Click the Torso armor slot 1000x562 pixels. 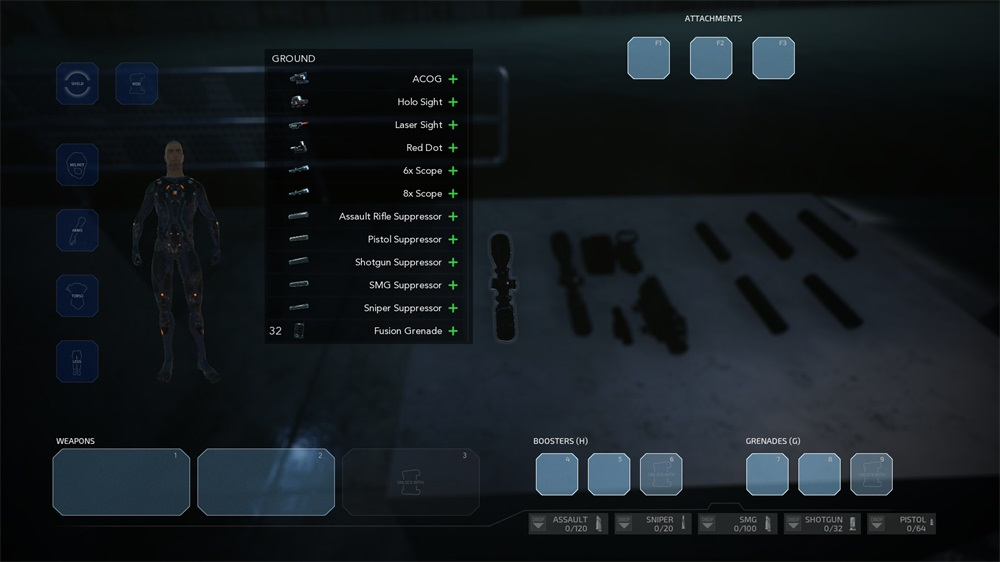pyautogui.click(x=77, y=296)
